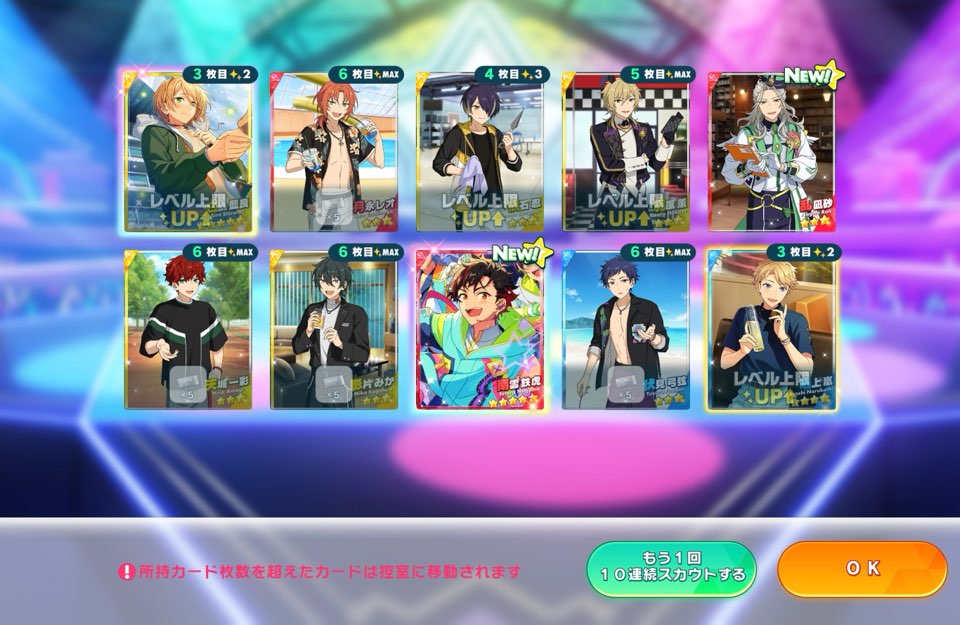The height and width of the screenshot is (625, 960).
Task: View the orange-haired Leo Tsukinaga card
Action: pos(333,151)
